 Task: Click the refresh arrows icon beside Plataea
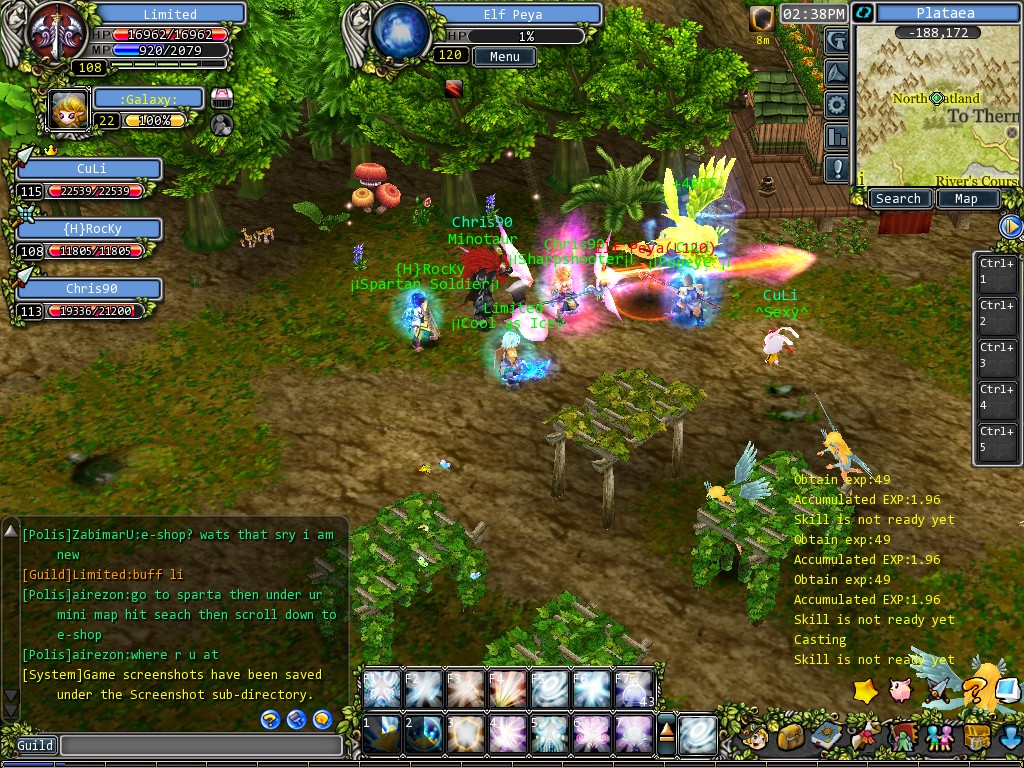(x=864, y=13)
